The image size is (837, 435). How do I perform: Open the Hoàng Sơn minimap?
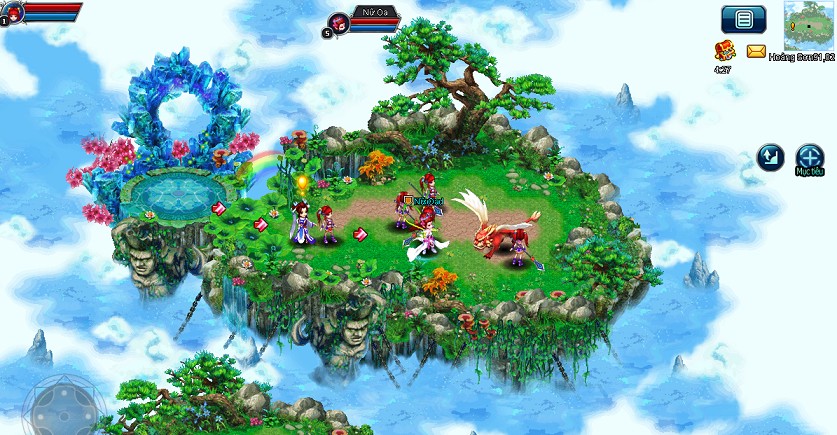[x=811, y=26]
